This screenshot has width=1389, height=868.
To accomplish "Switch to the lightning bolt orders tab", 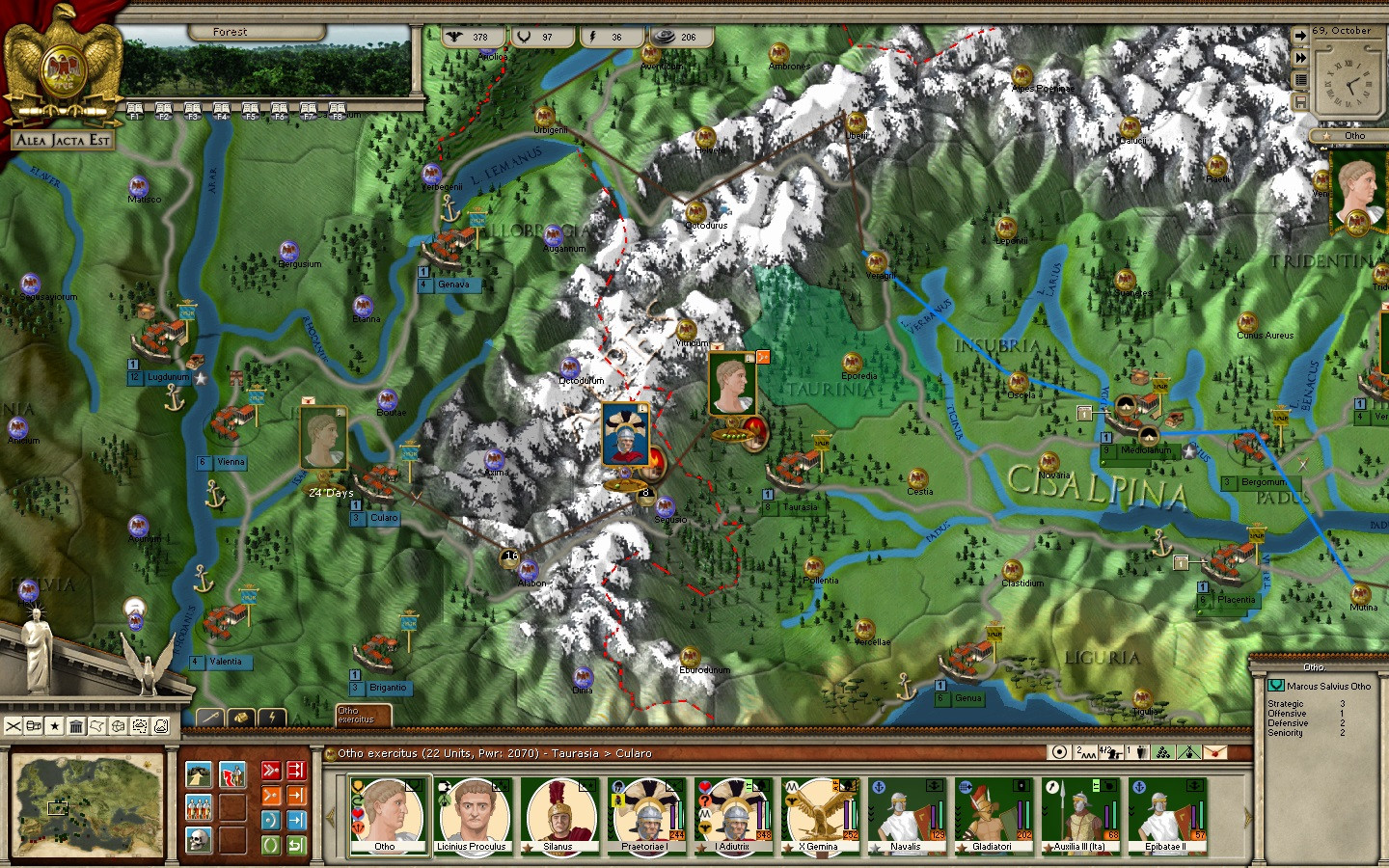I will coord(272,718).
